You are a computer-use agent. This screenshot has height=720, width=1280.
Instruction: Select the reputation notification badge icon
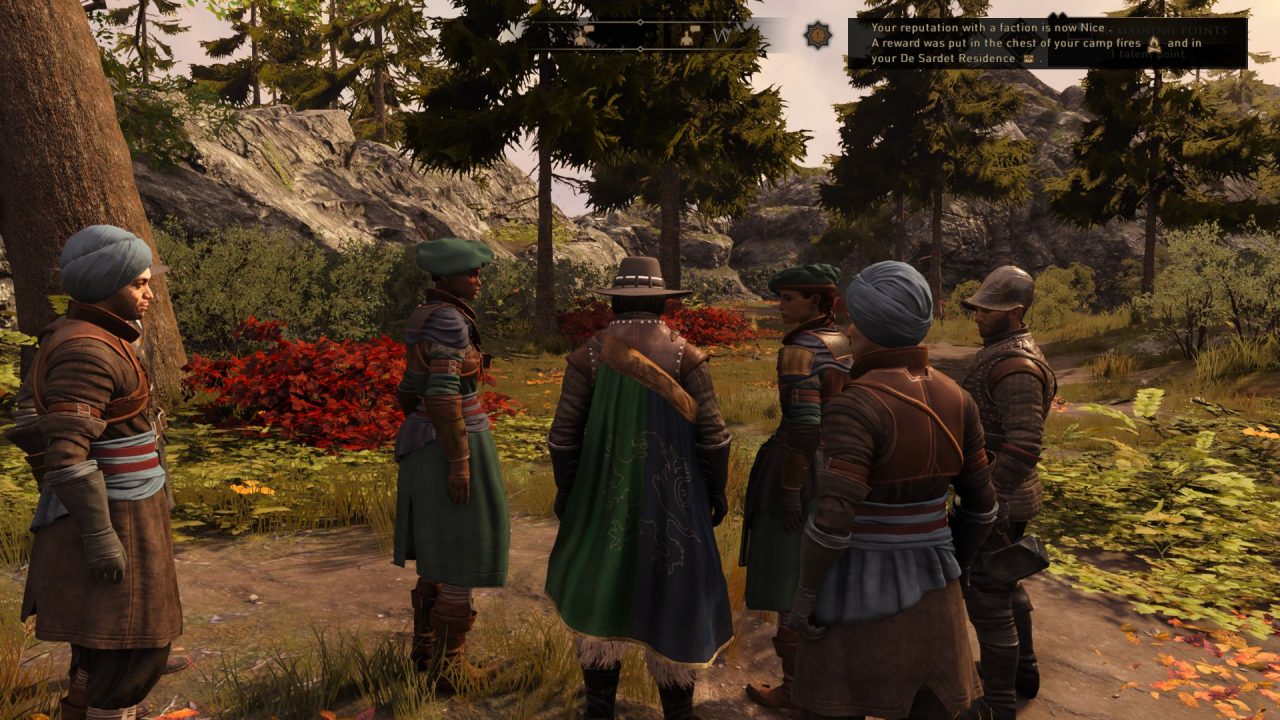(x=818, y=35)
